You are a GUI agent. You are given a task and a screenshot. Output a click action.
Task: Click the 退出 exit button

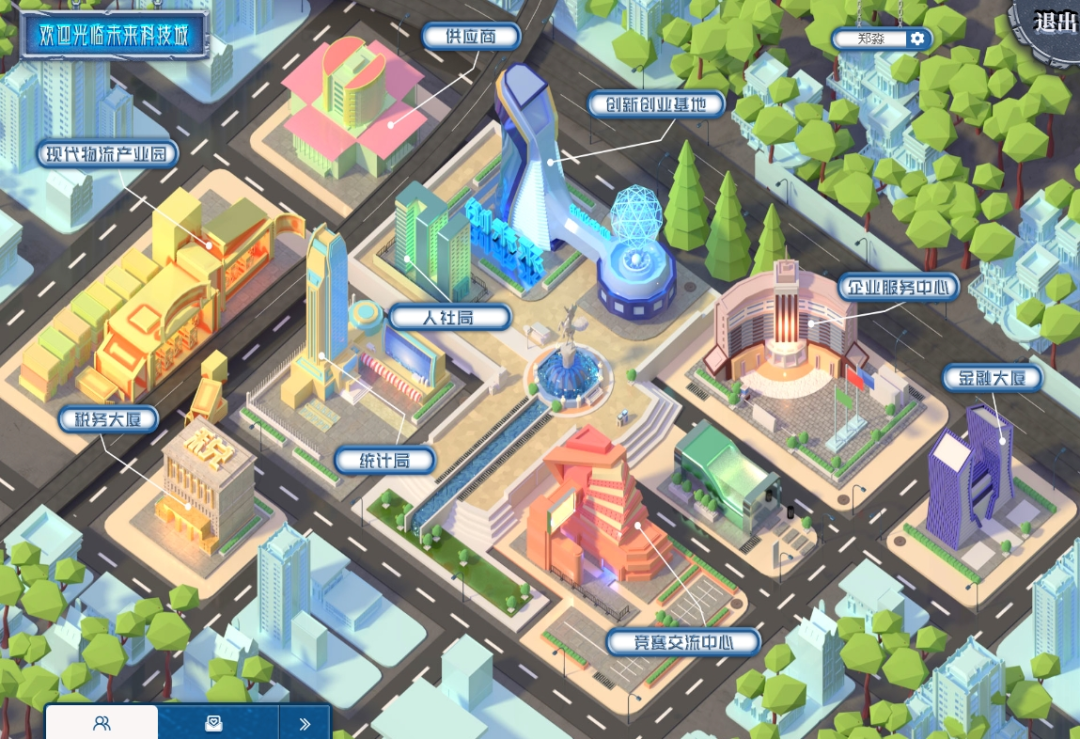tap(1054, 22)
